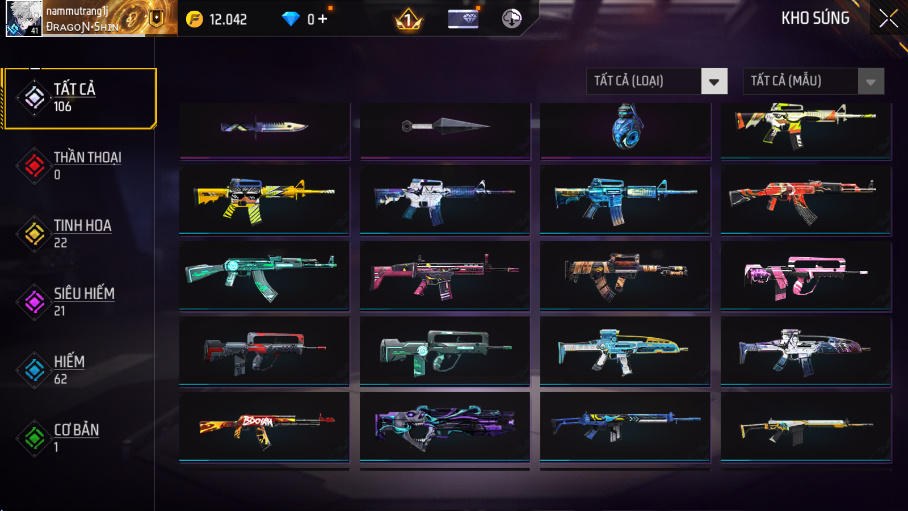Select the throwing kunai skin
The height and width of the screenshot is (511, 908).
tap(445, 127)
